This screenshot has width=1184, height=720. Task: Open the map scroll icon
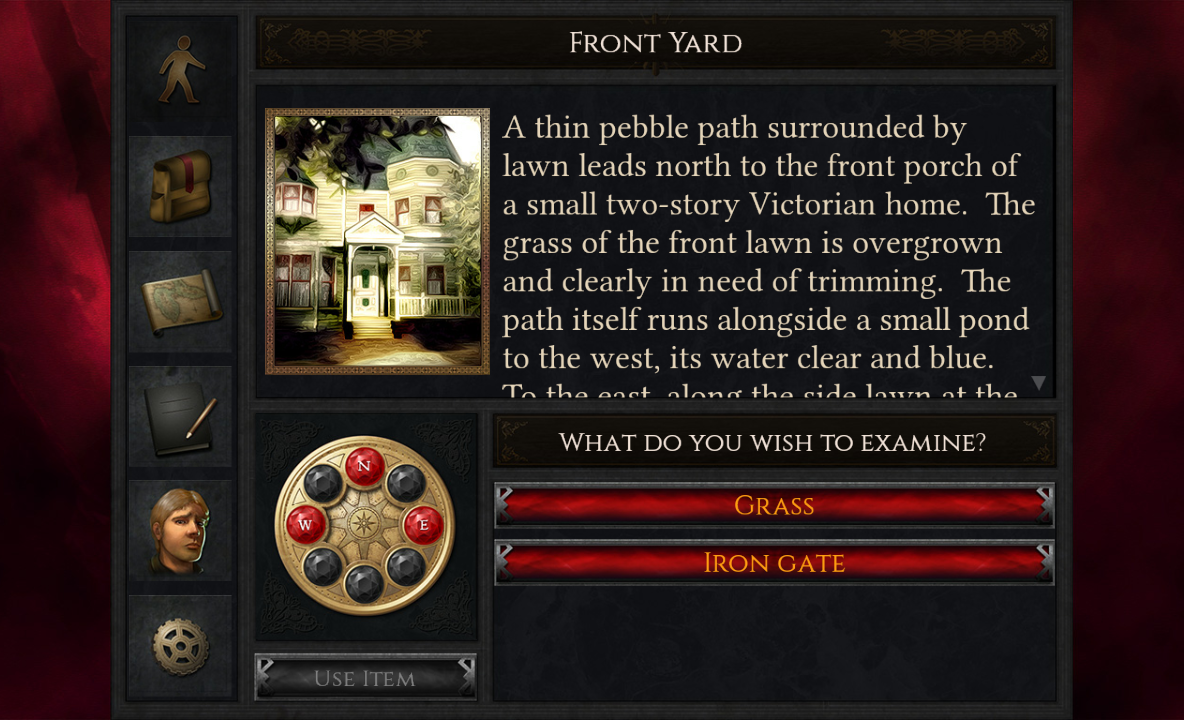coord(180,301)
